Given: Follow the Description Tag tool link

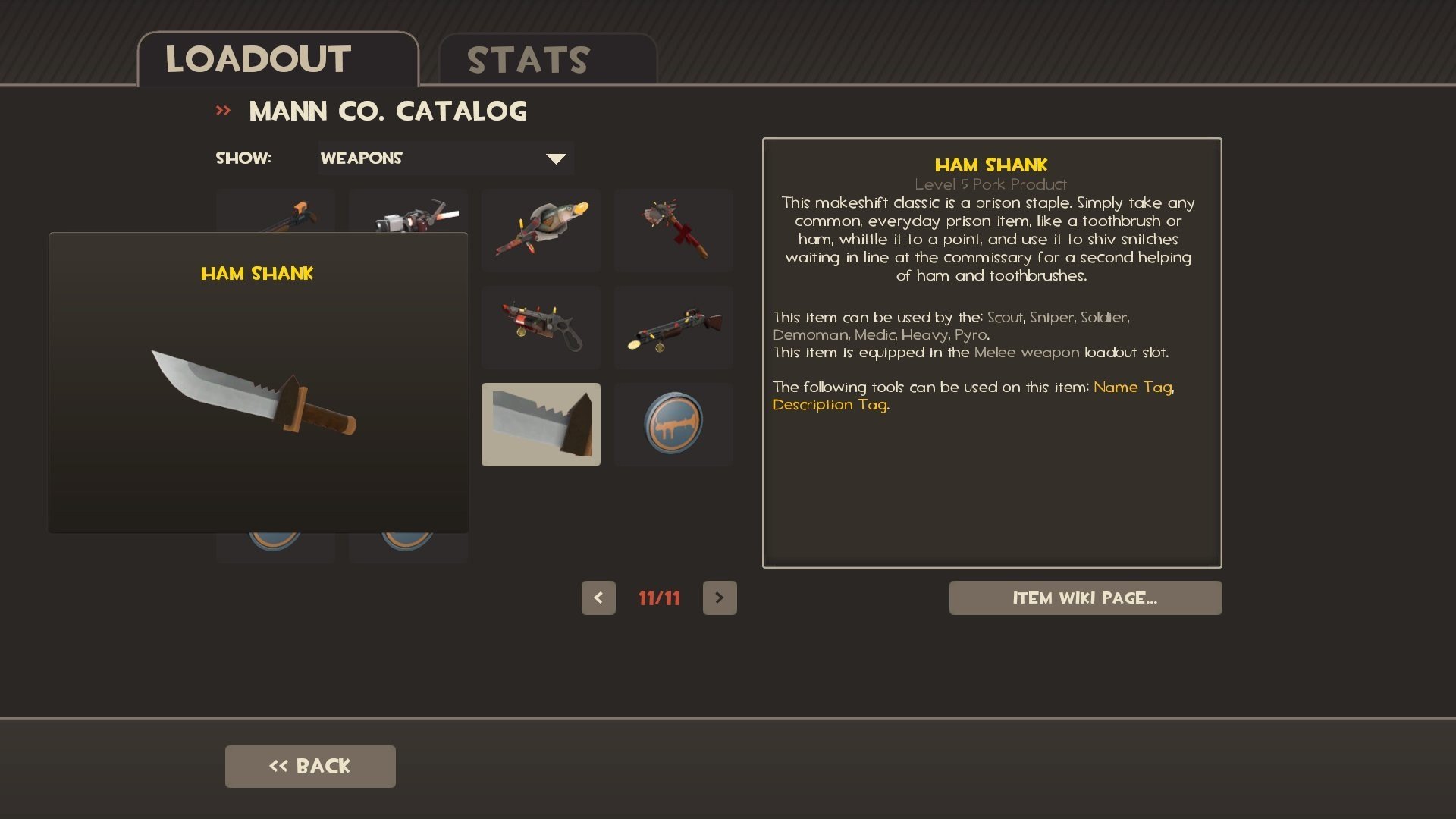Looking at the screenshot, I should click(830, 405).
